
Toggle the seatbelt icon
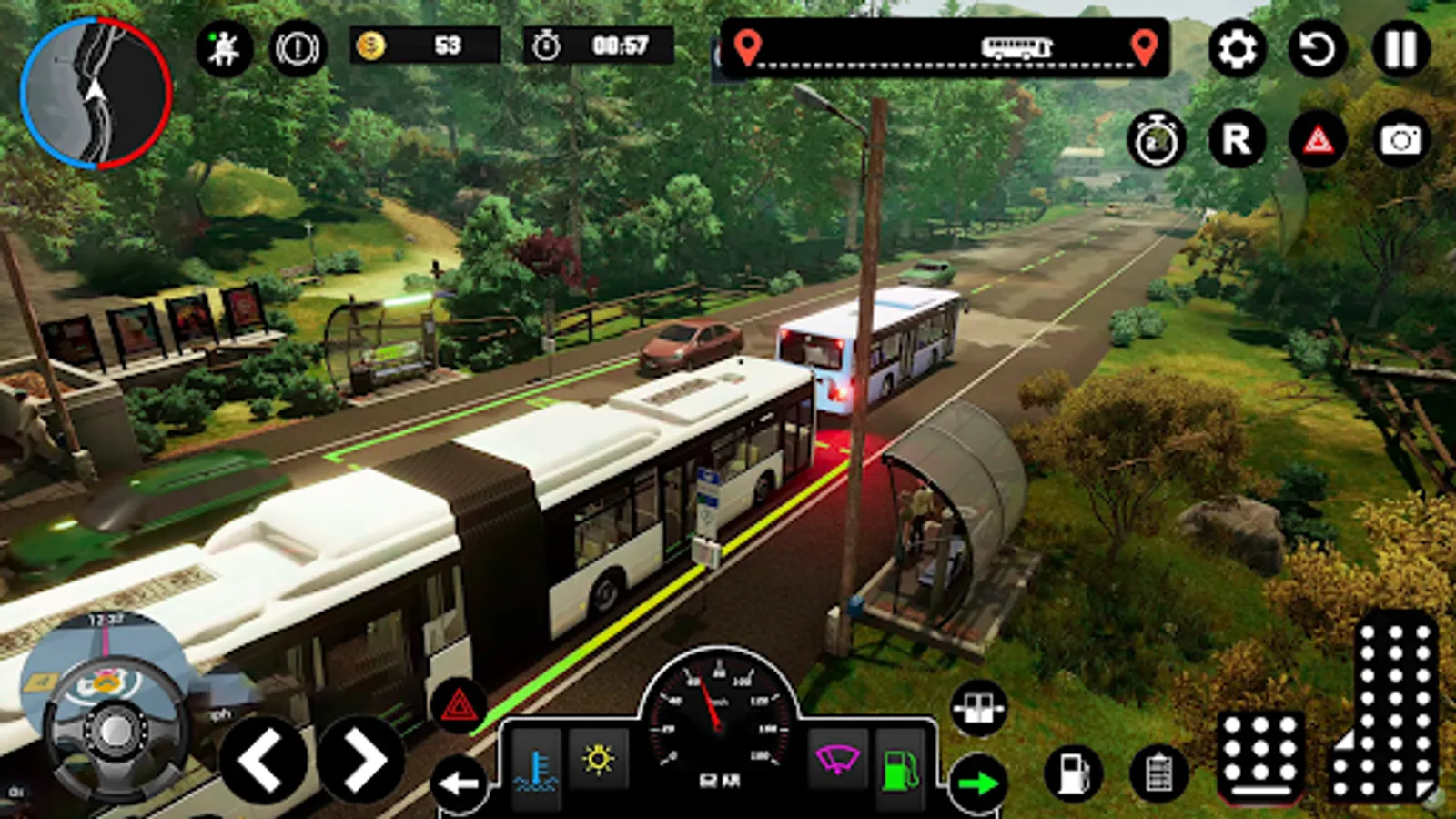coord(224,47)
